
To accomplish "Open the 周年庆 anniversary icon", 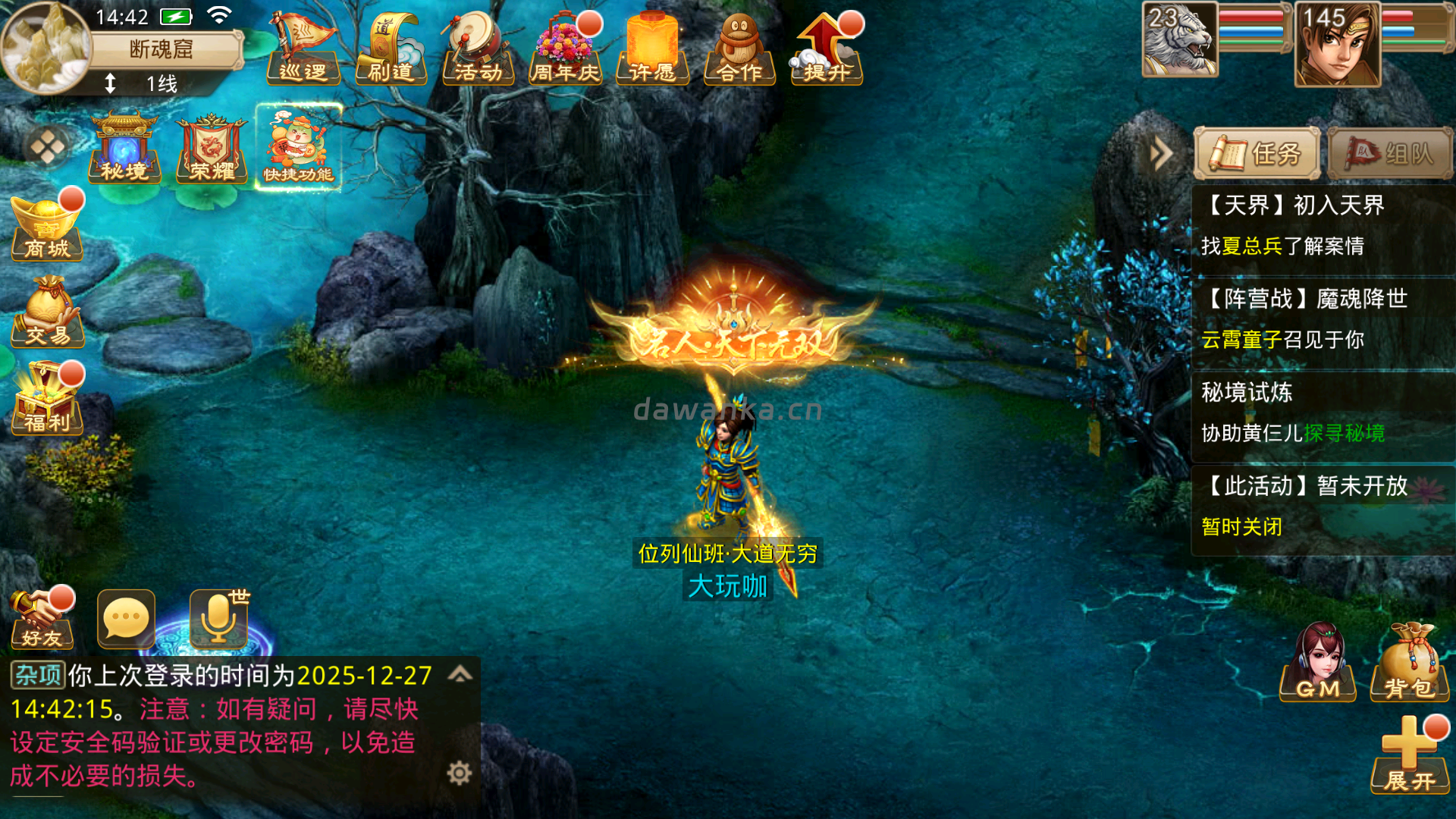I will pyautogui.click(x=565, y=49).
